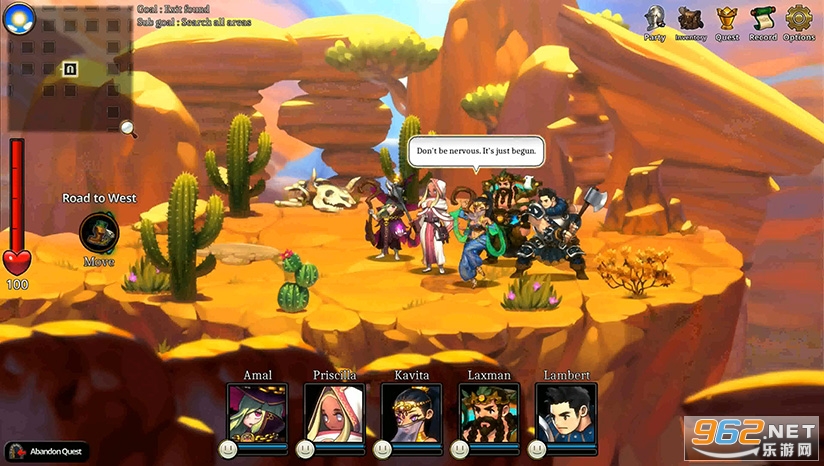Screen dimensions: 824x466
Task: Pick Laxman's portrait card
Action: point(489,414)
